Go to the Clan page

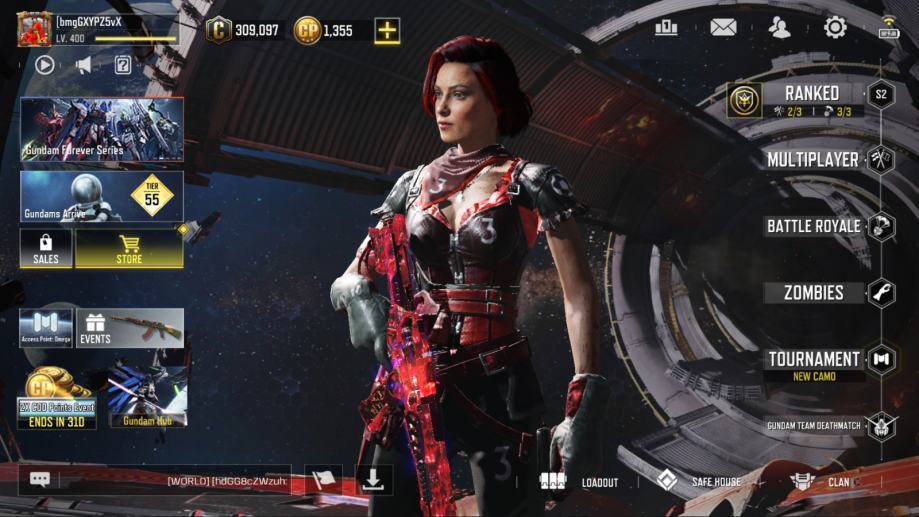coord(820,481)
